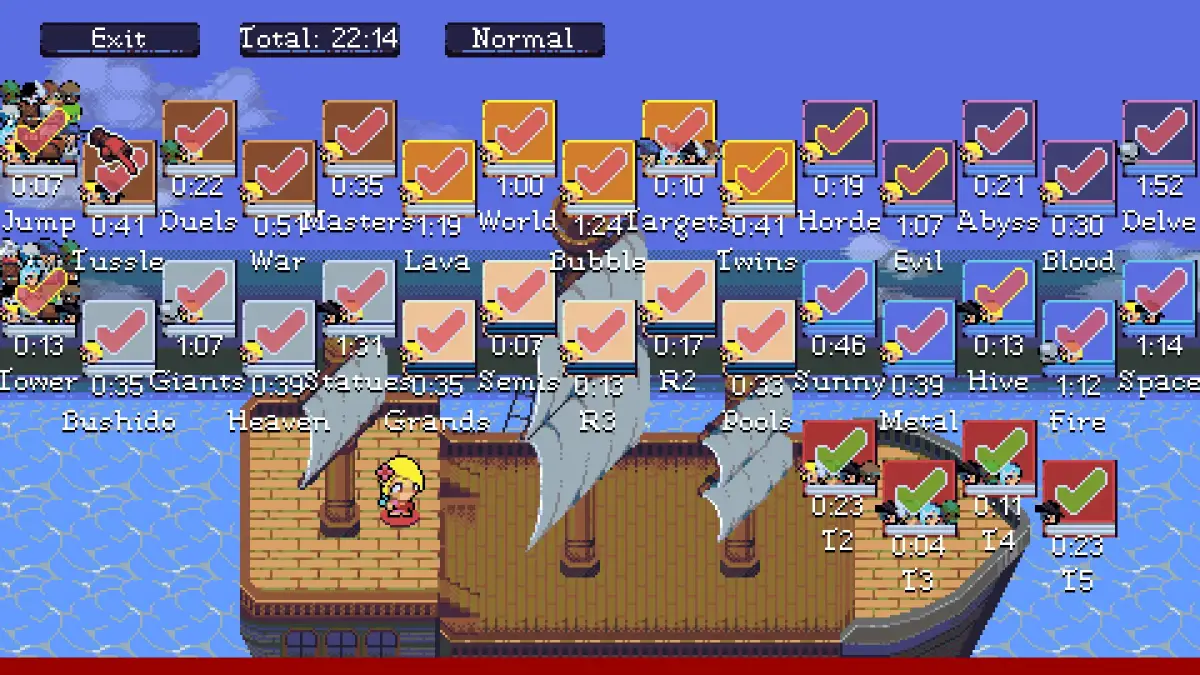The height and width of the screenshot is (675, 1200).
Task: Select the T2 level tile
Action: [840, 456]
